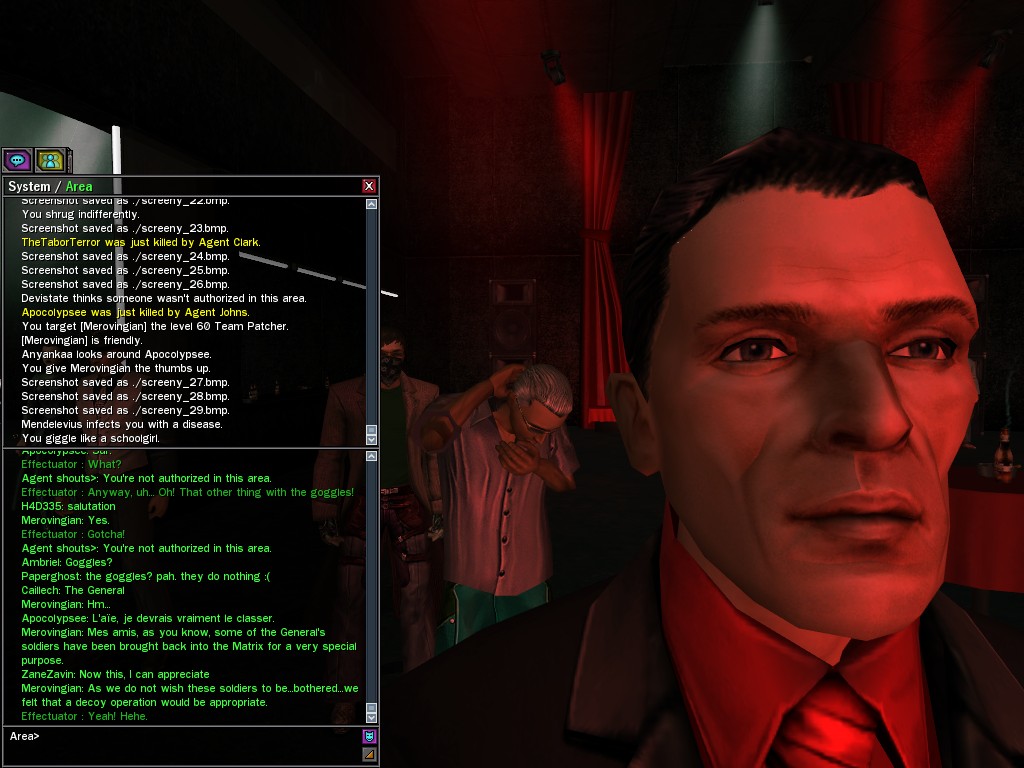Switch to the Area chat tab
The width and height of the screenshot is (1024, 768).
coord(79,186)
